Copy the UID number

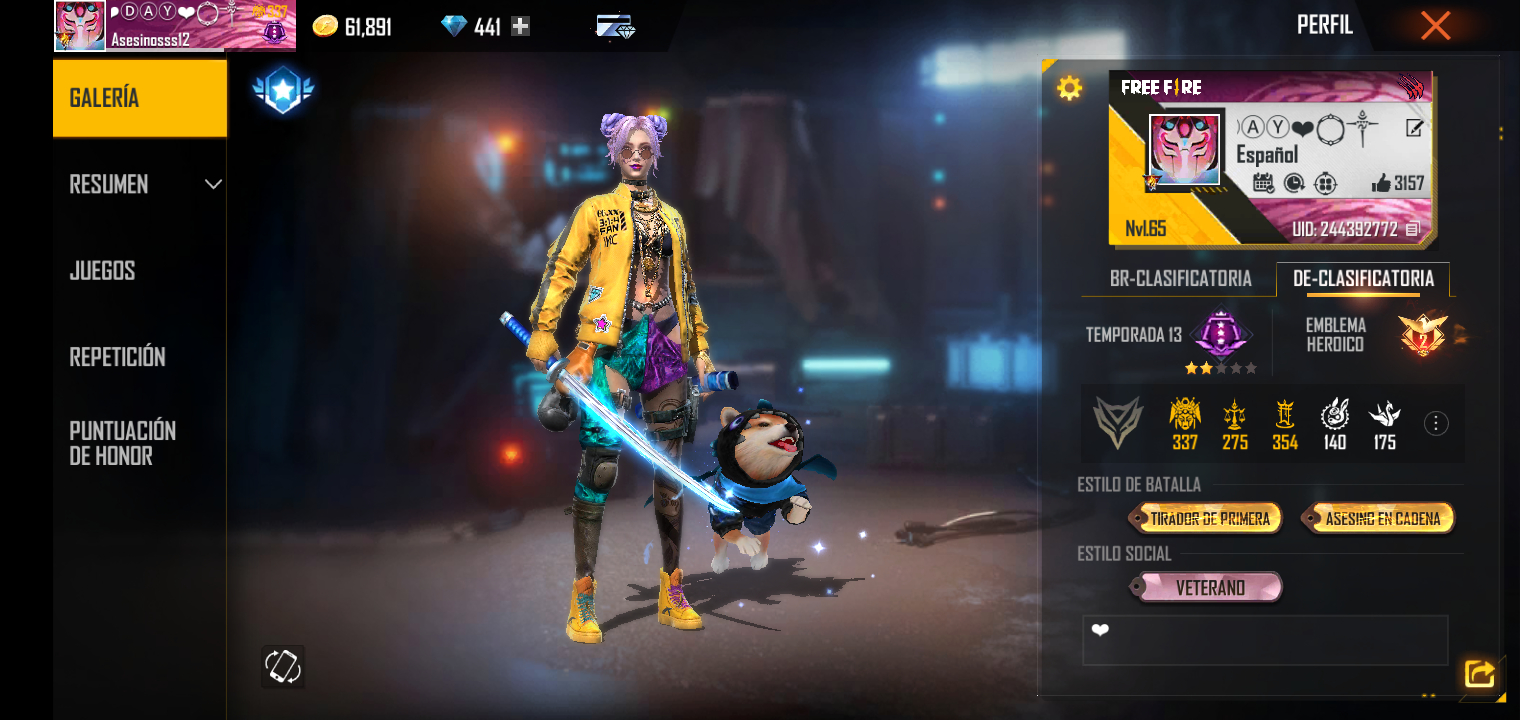pyautogui.click(x=1412, y=229)
